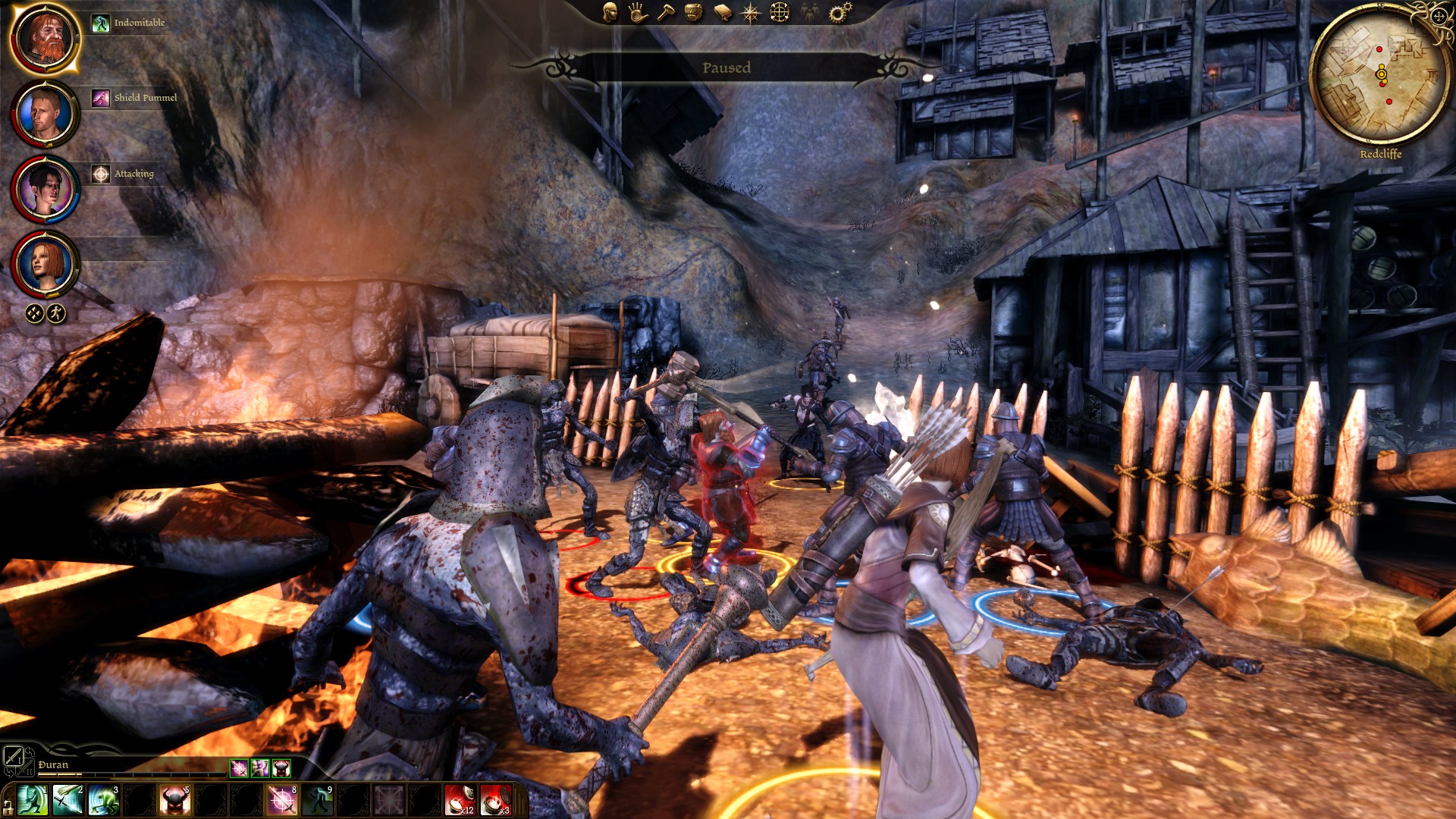Select the dark-haired Attacking companion portrait
Viewport: 1456px width, 819px height.
(45, 190)
